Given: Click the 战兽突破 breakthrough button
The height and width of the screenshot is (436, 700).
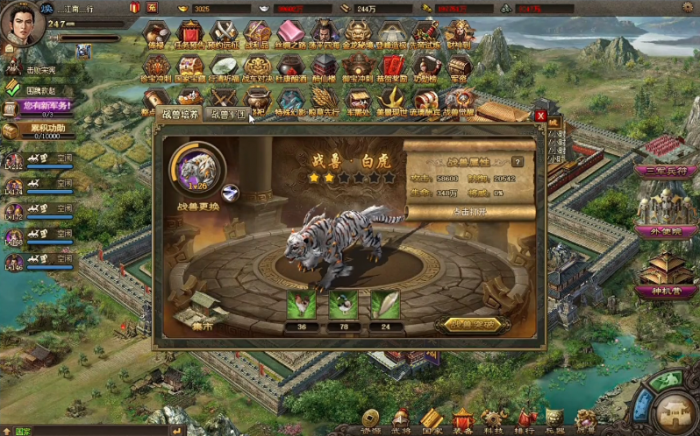Looking at the screenshot, I should coord(472,324).
